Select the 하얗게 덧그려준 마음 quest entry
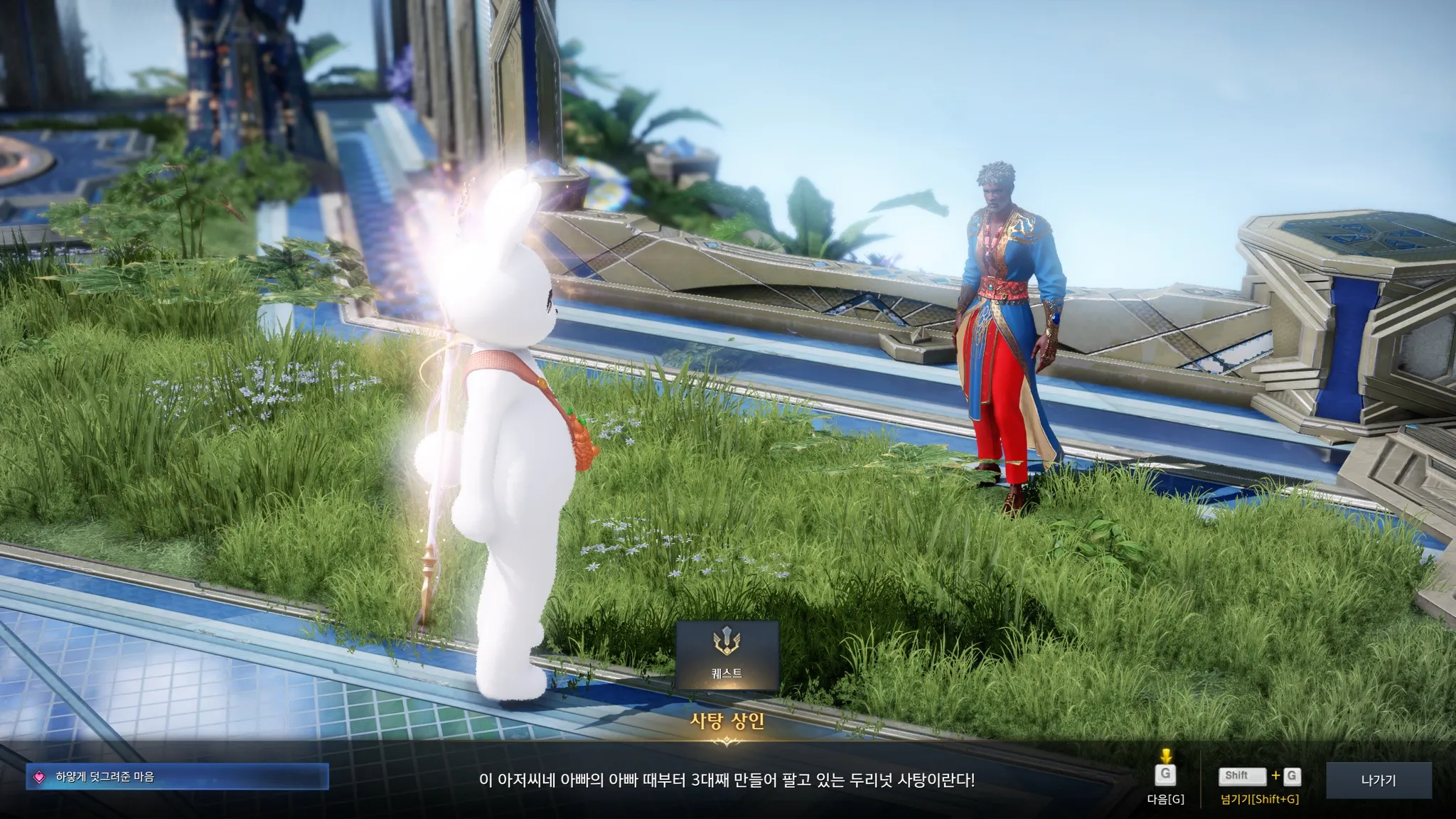 tap(178, 777)
